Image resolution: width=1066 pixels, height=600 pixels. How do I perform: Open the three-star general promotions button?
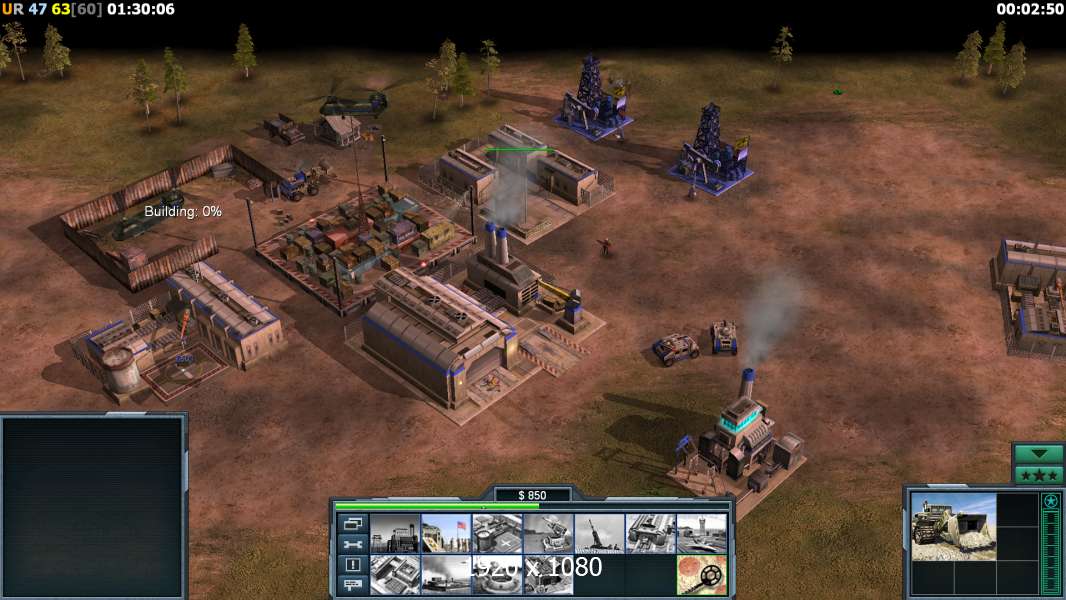point(1038,474)
